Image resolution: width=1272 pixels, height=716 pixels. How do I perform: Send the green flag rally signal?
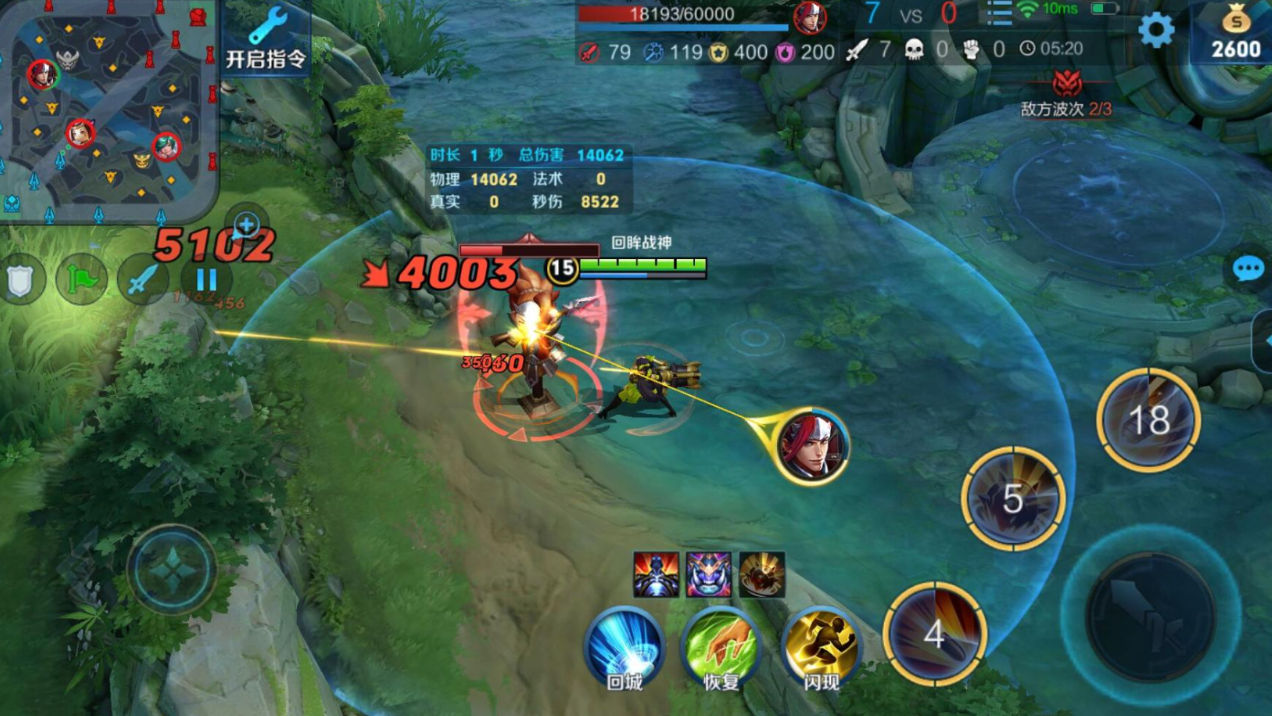click(x=82, y=279)
